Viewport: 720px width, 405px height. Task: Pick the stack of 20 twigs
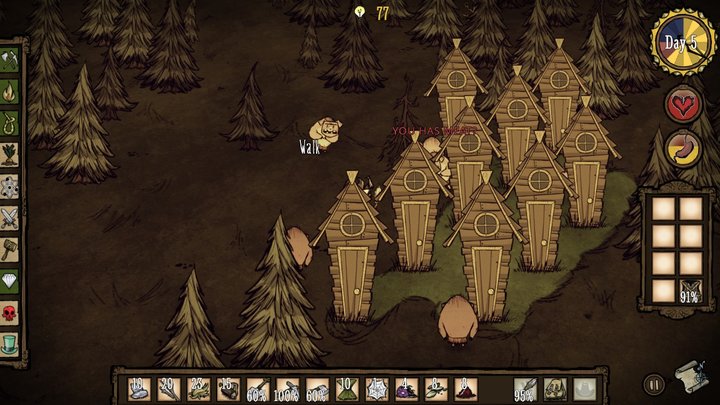tap(169, 388)
